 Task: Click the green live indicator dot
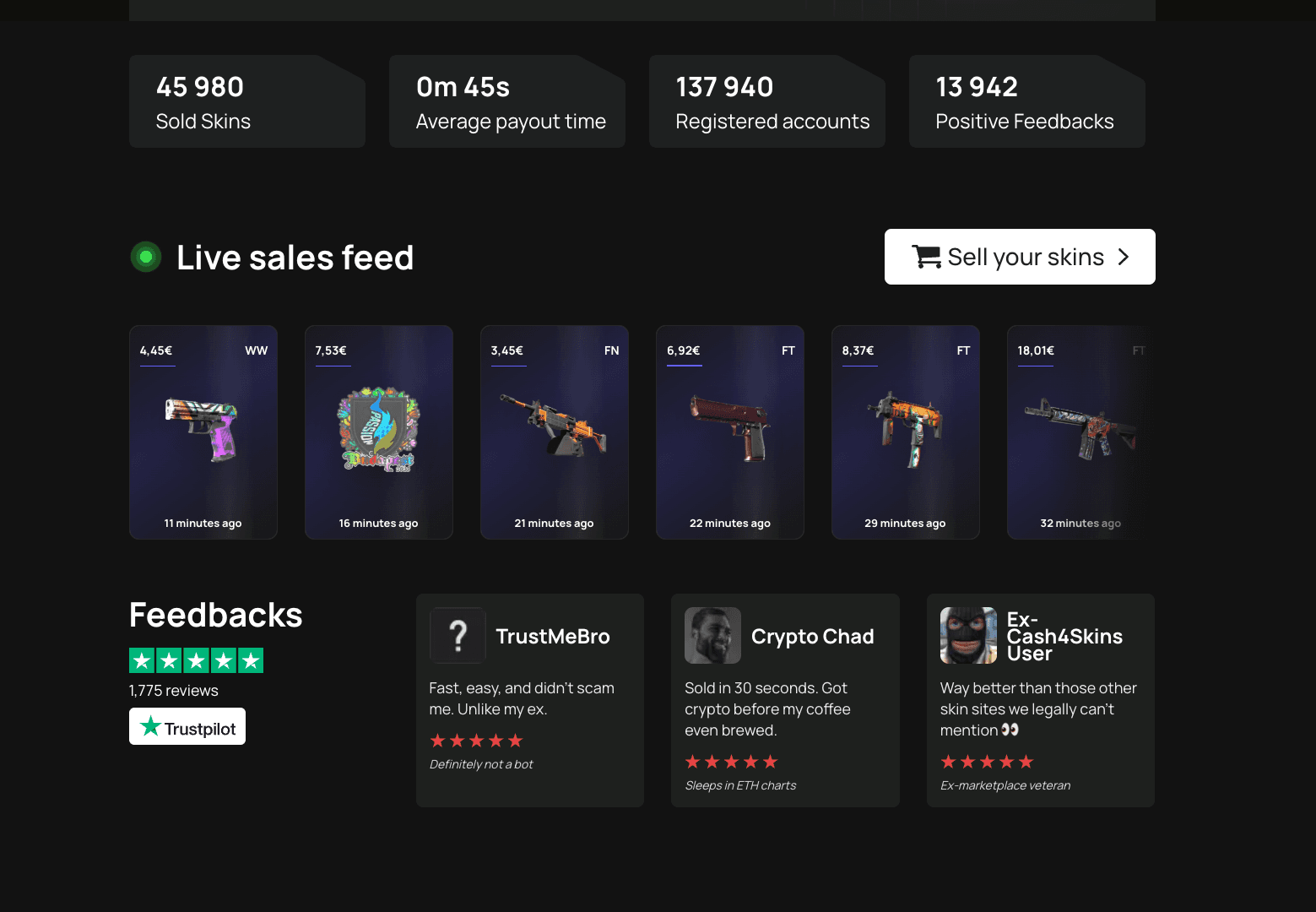coord(145,256)
